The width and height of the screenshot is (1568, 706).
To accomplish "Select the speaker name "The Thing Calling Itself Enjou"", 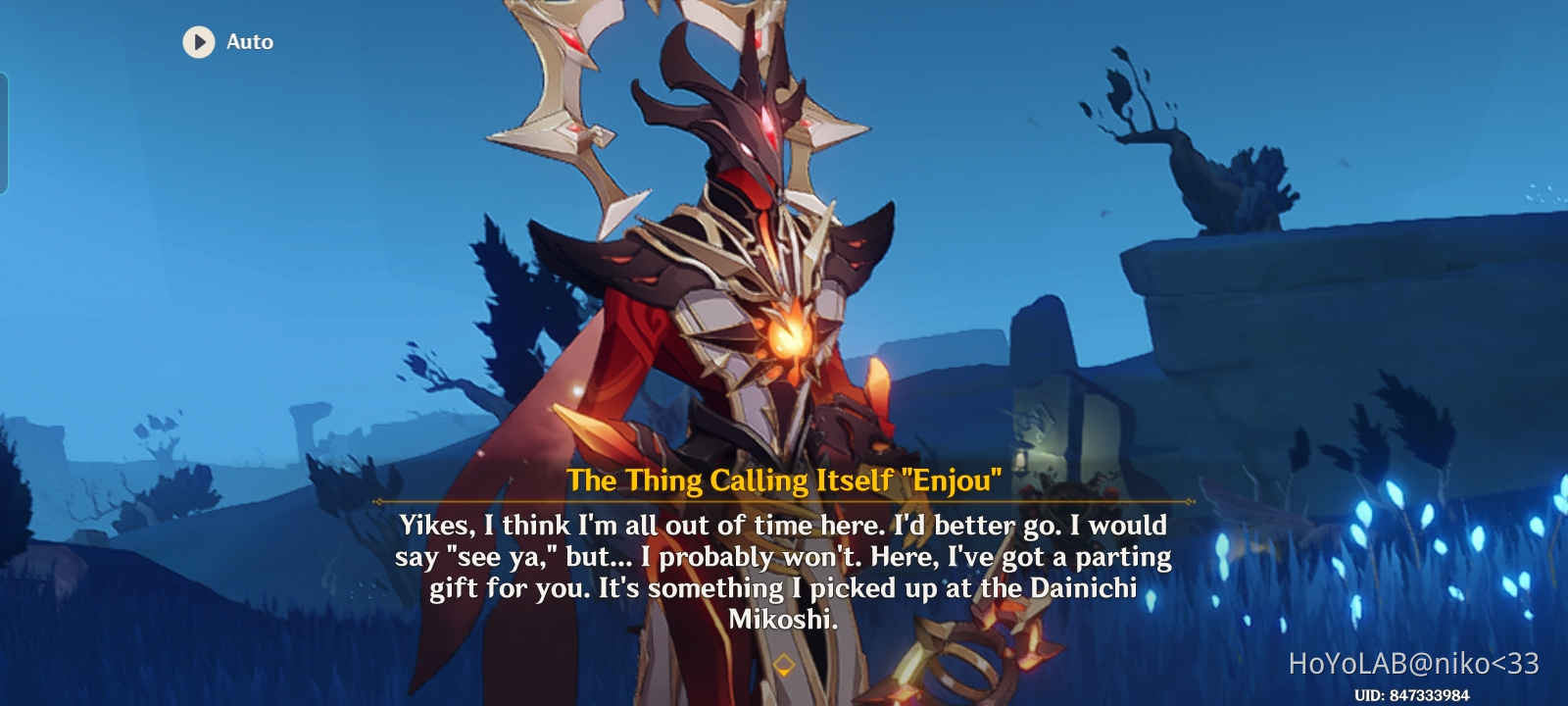I will point(784,480).
